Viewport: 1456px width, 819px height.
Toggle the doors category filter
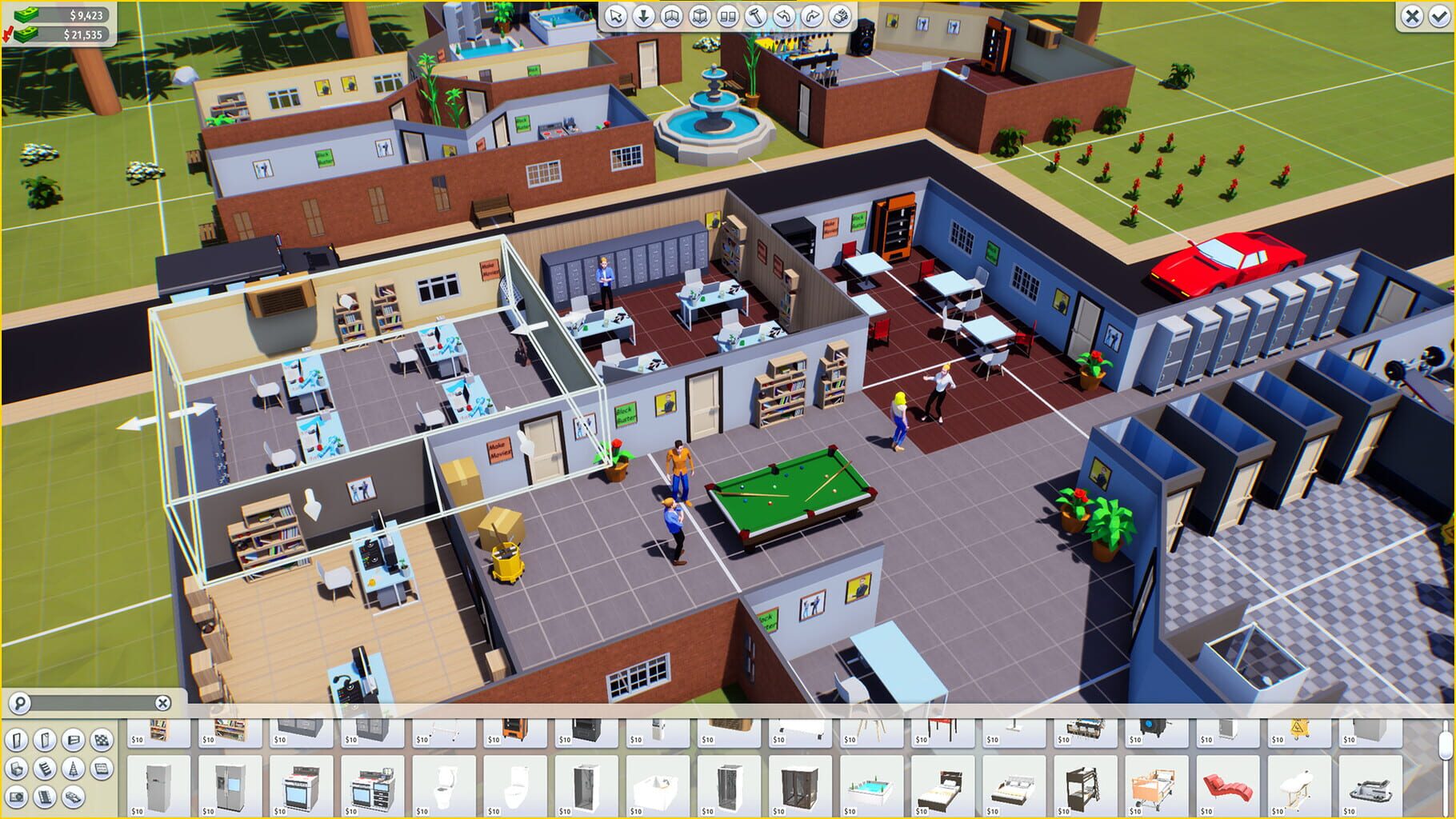pyautogui.click(x=17, y=740)
